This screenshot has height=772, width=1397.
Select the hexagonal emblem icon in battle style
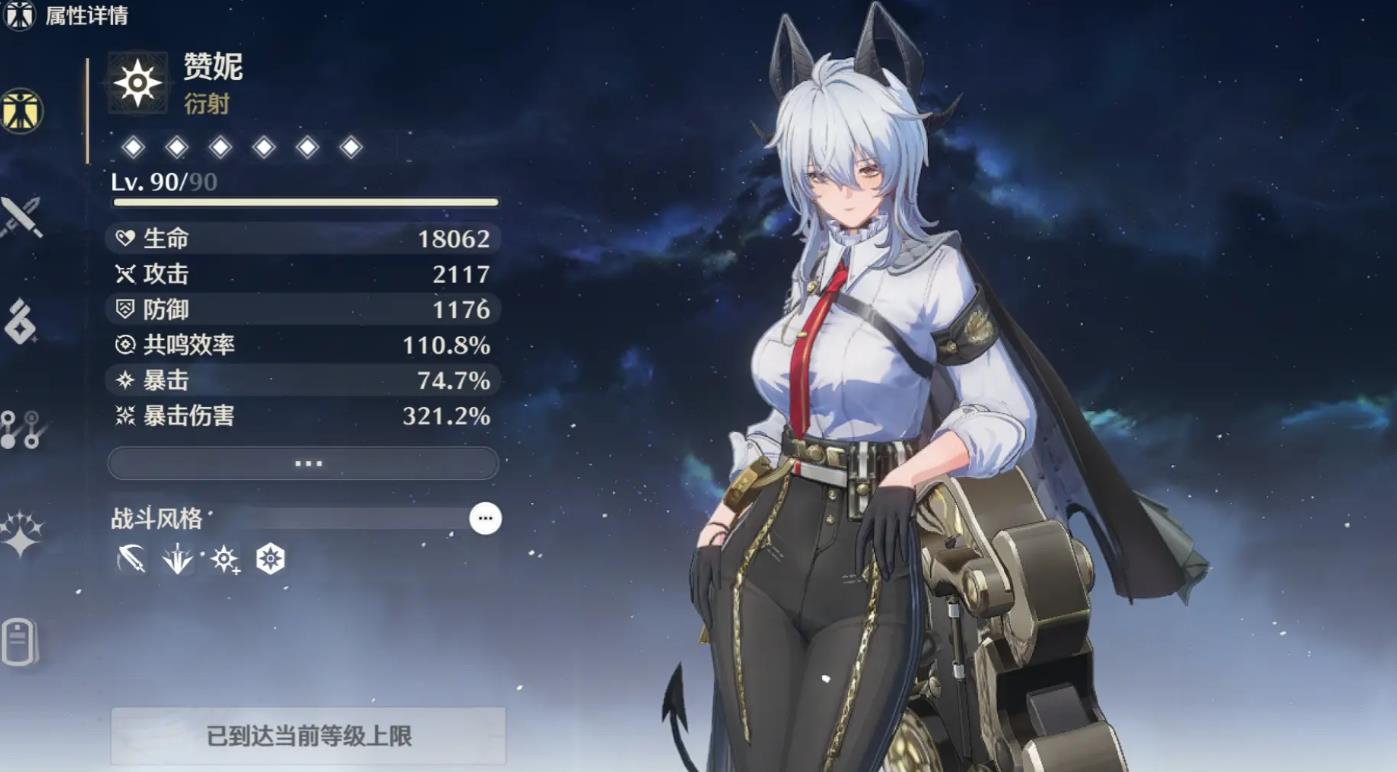click(272, 558)
